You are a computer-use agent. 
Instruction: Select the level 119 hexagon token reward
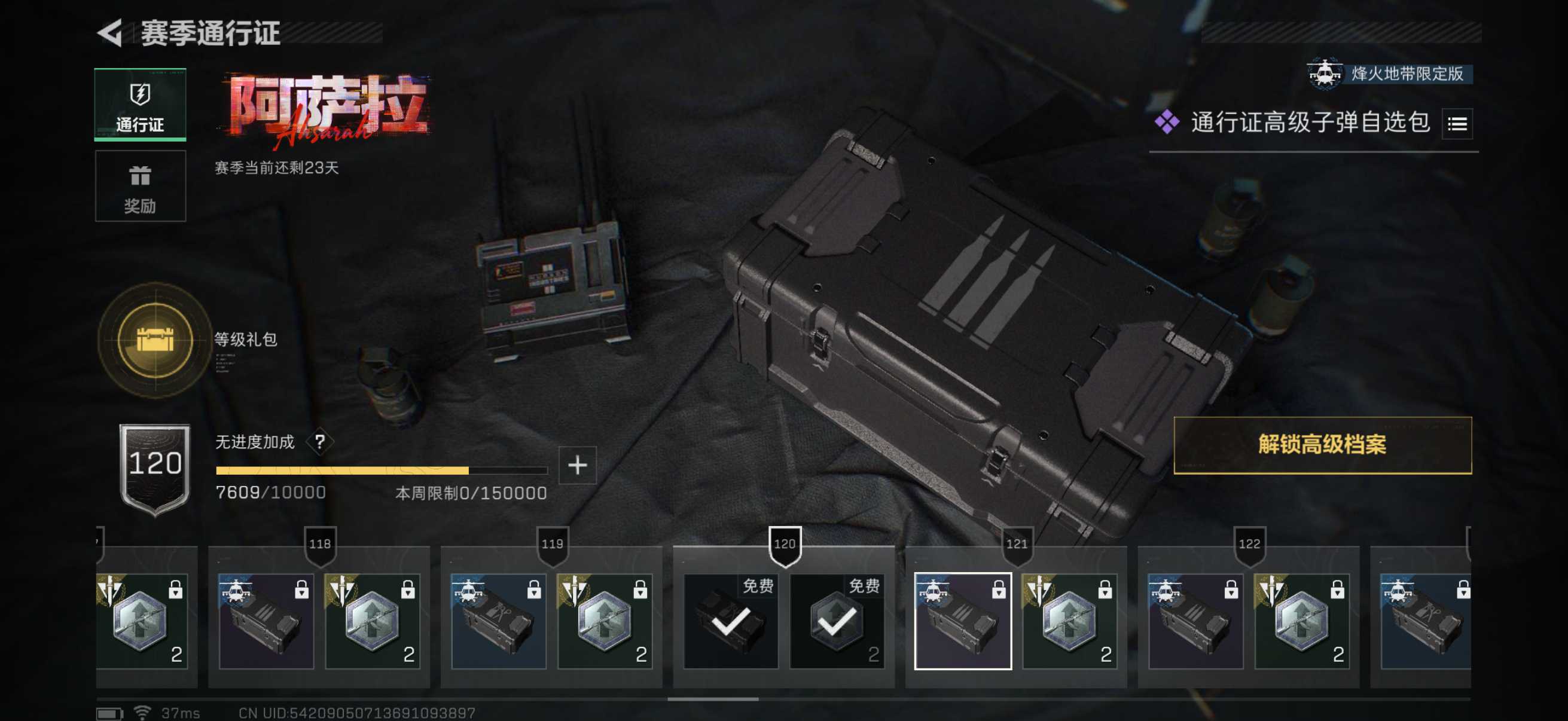coord(605,621)
